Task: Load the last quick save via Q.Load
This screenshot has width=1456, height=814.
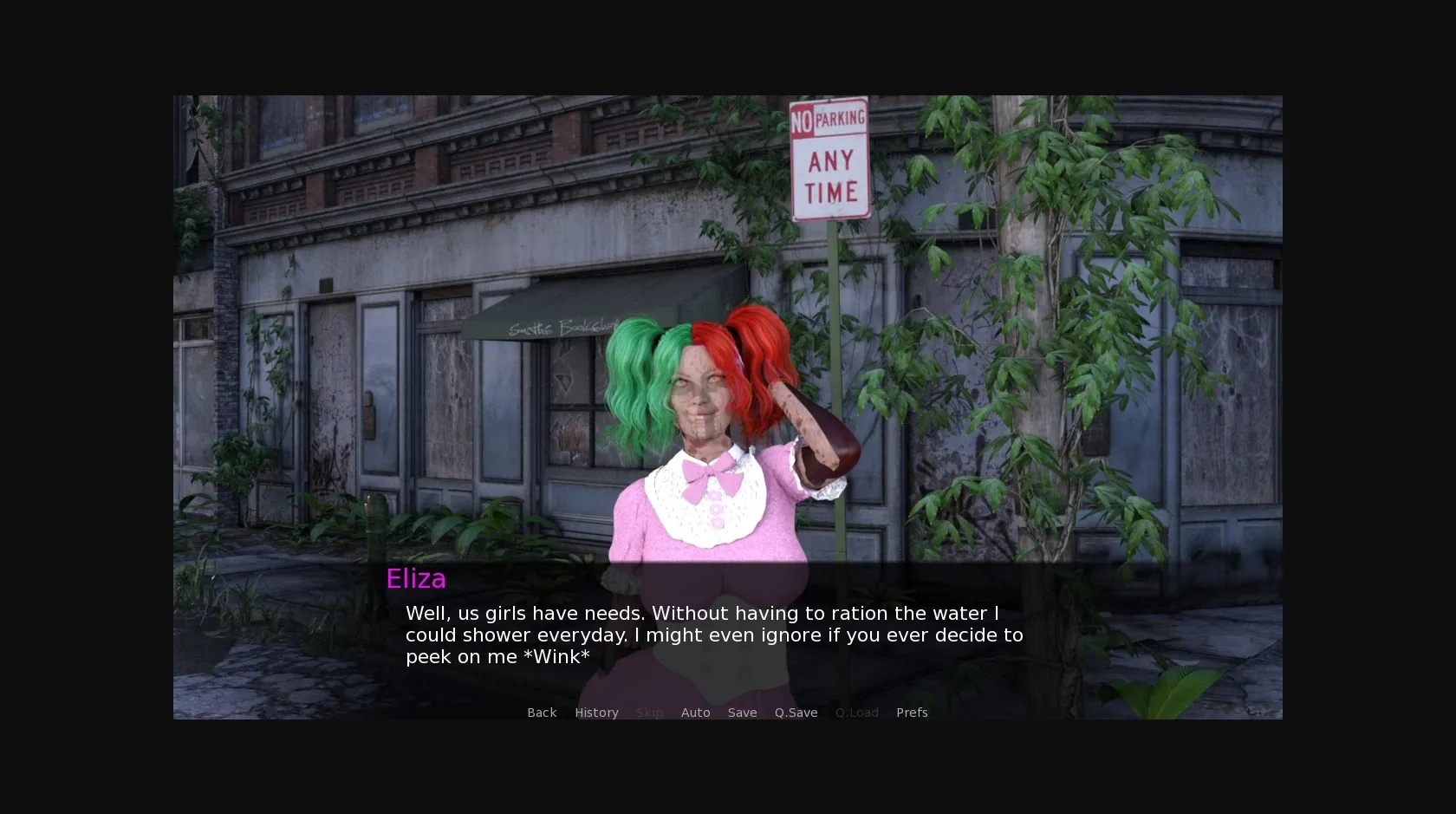Action: click(x=856, y=712)
